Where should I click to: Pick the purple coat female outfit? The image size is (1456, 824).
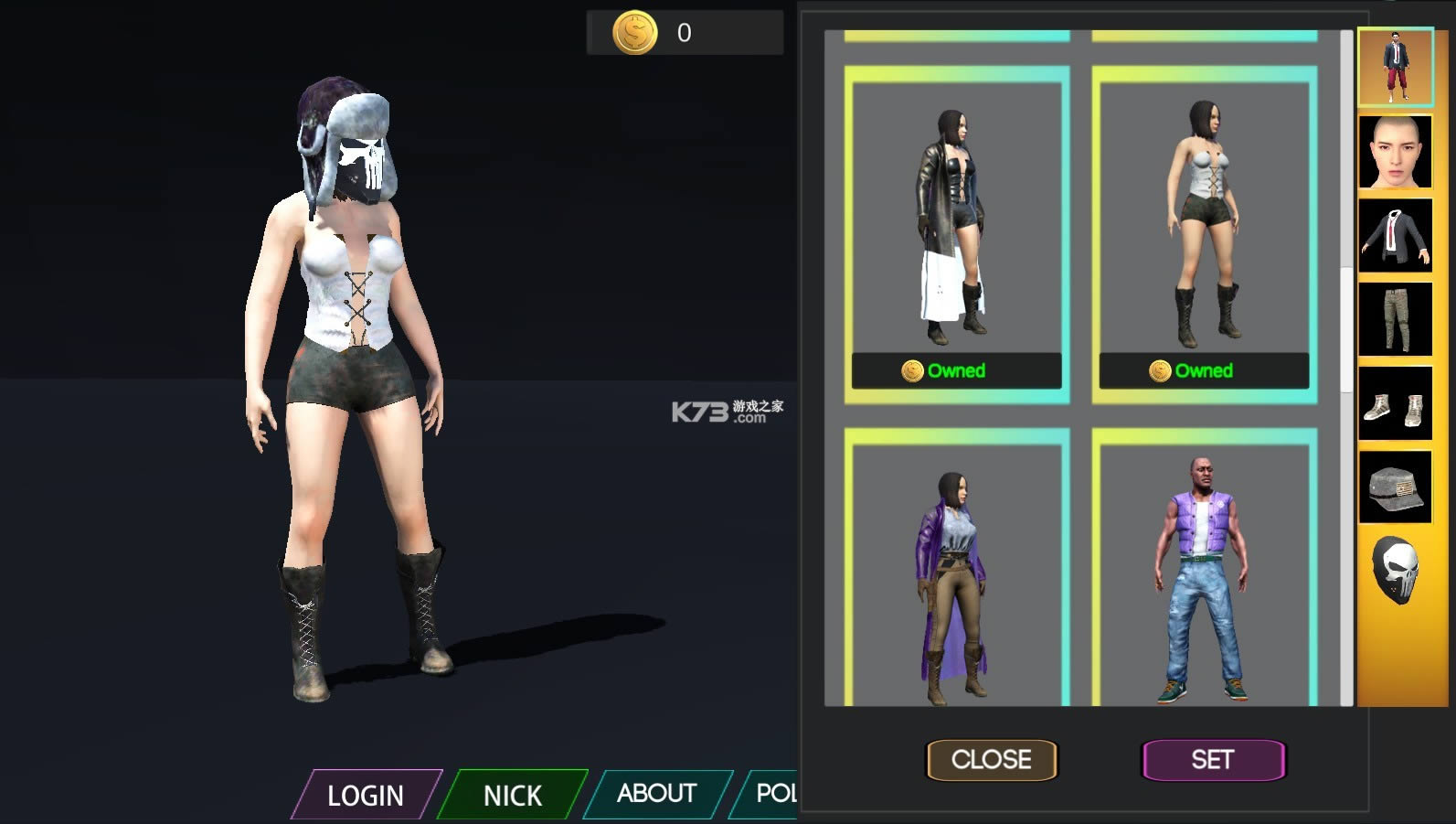point(956,576)
